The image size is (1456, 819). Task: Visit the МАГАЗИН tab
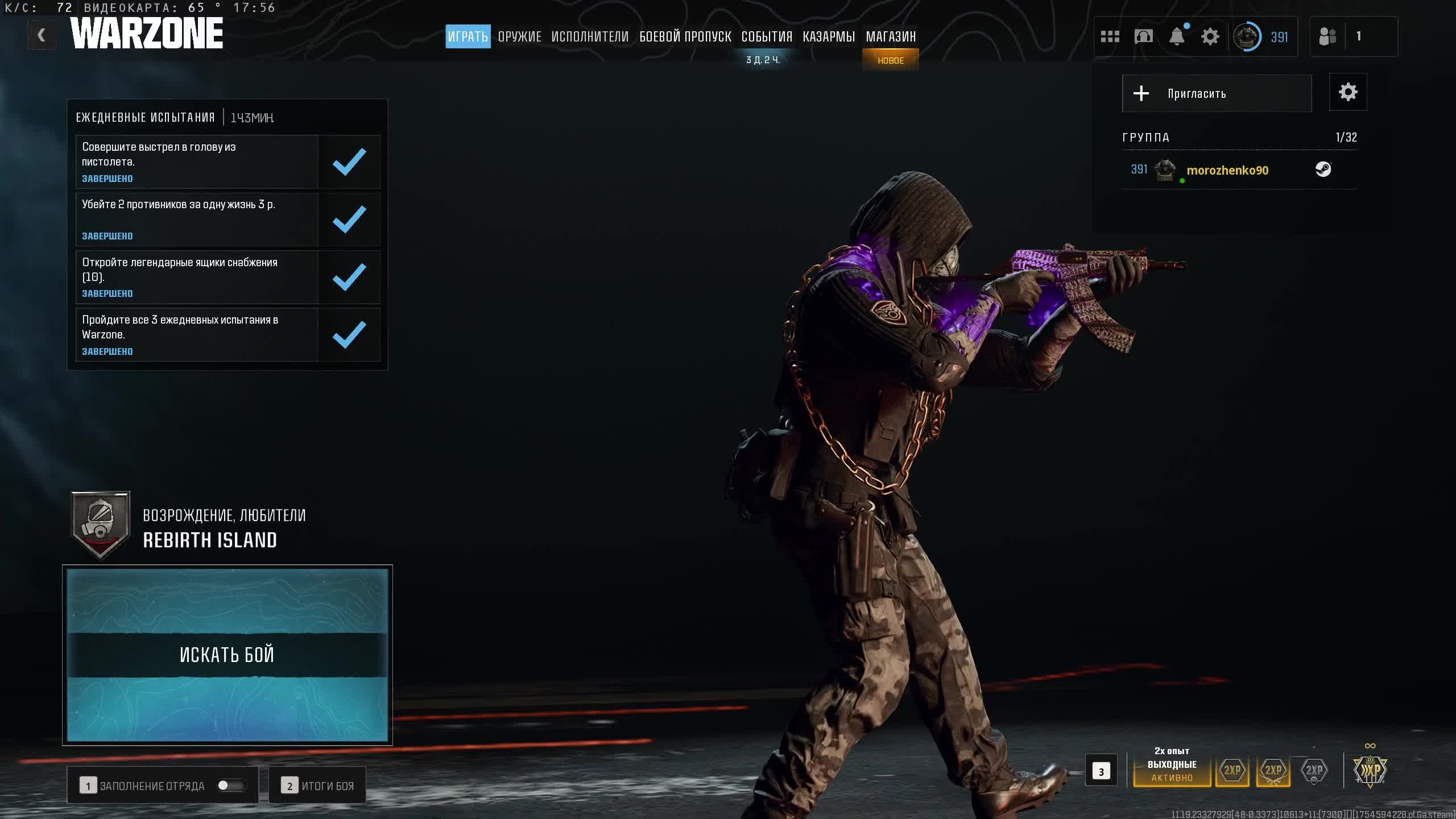pos(891,37)
